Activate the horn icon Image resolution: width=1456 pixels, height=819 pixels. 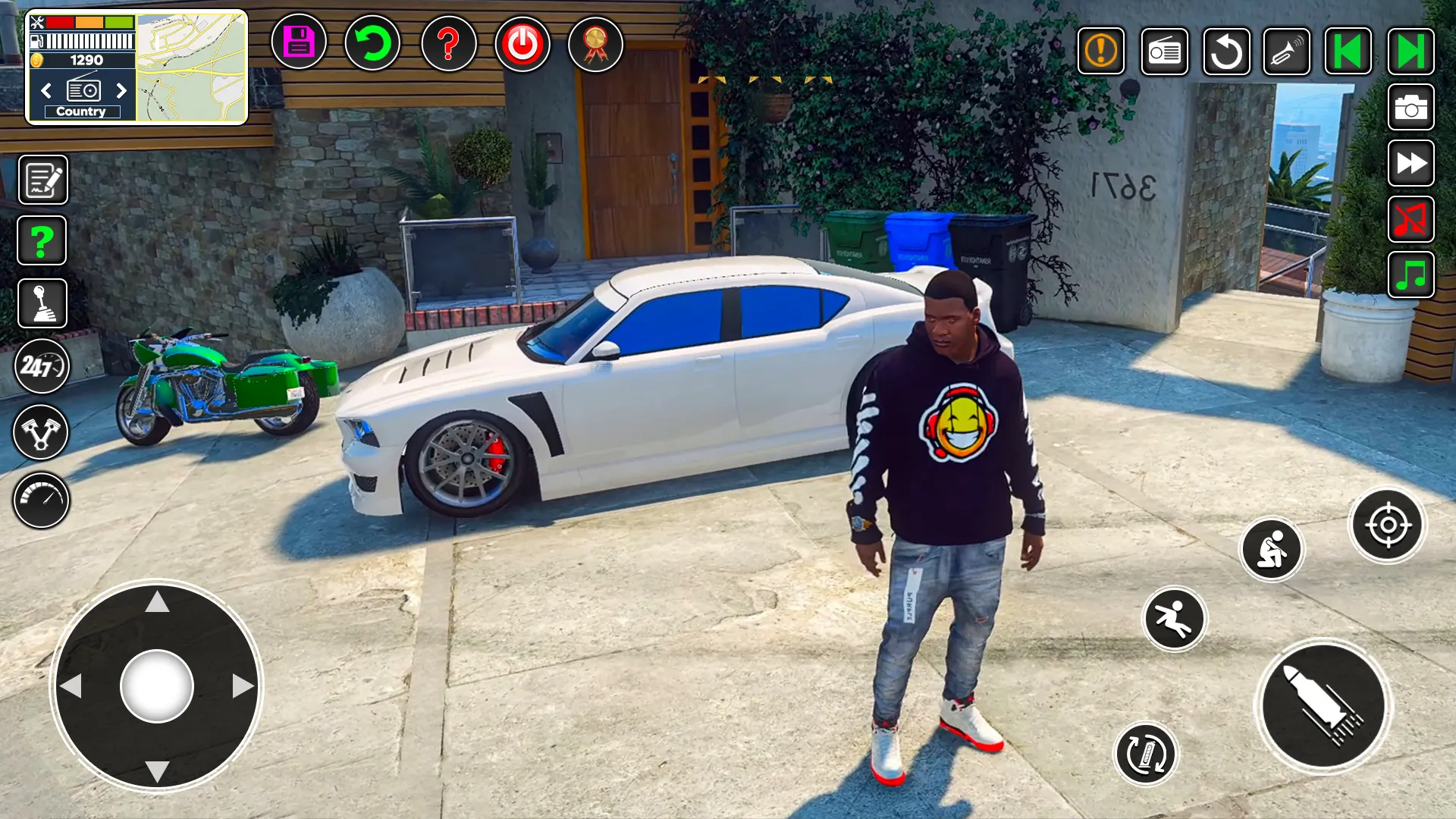click(x=1285, y=52)
